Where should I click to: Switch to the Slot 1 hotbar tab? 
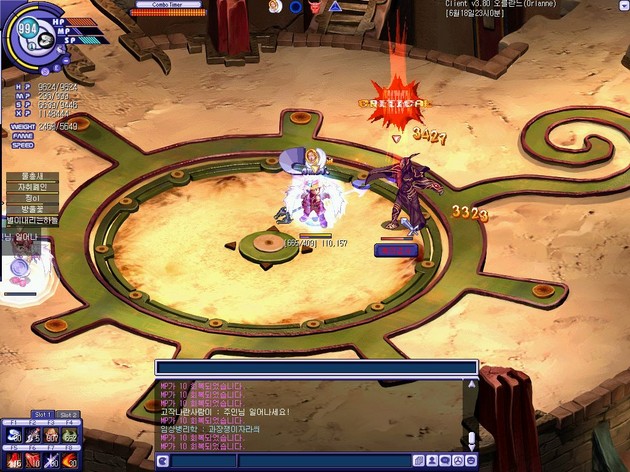coord(43,414)
